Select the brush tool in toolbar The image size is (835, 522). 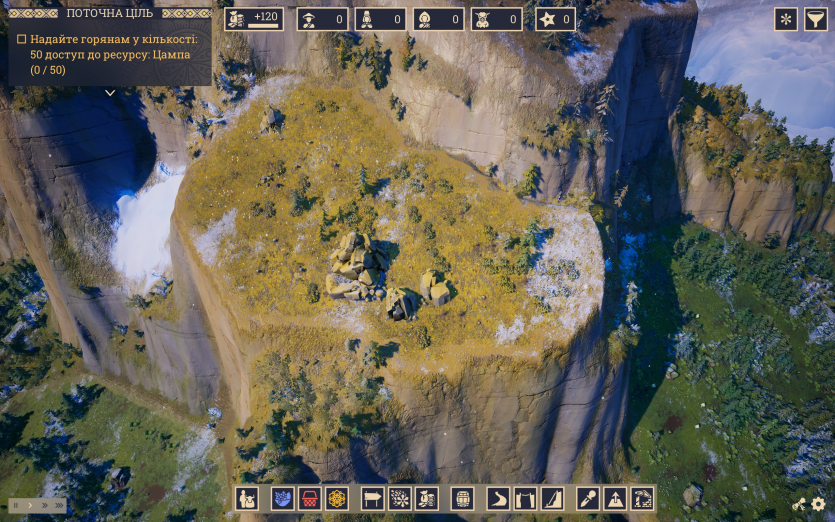coord(588,498)
